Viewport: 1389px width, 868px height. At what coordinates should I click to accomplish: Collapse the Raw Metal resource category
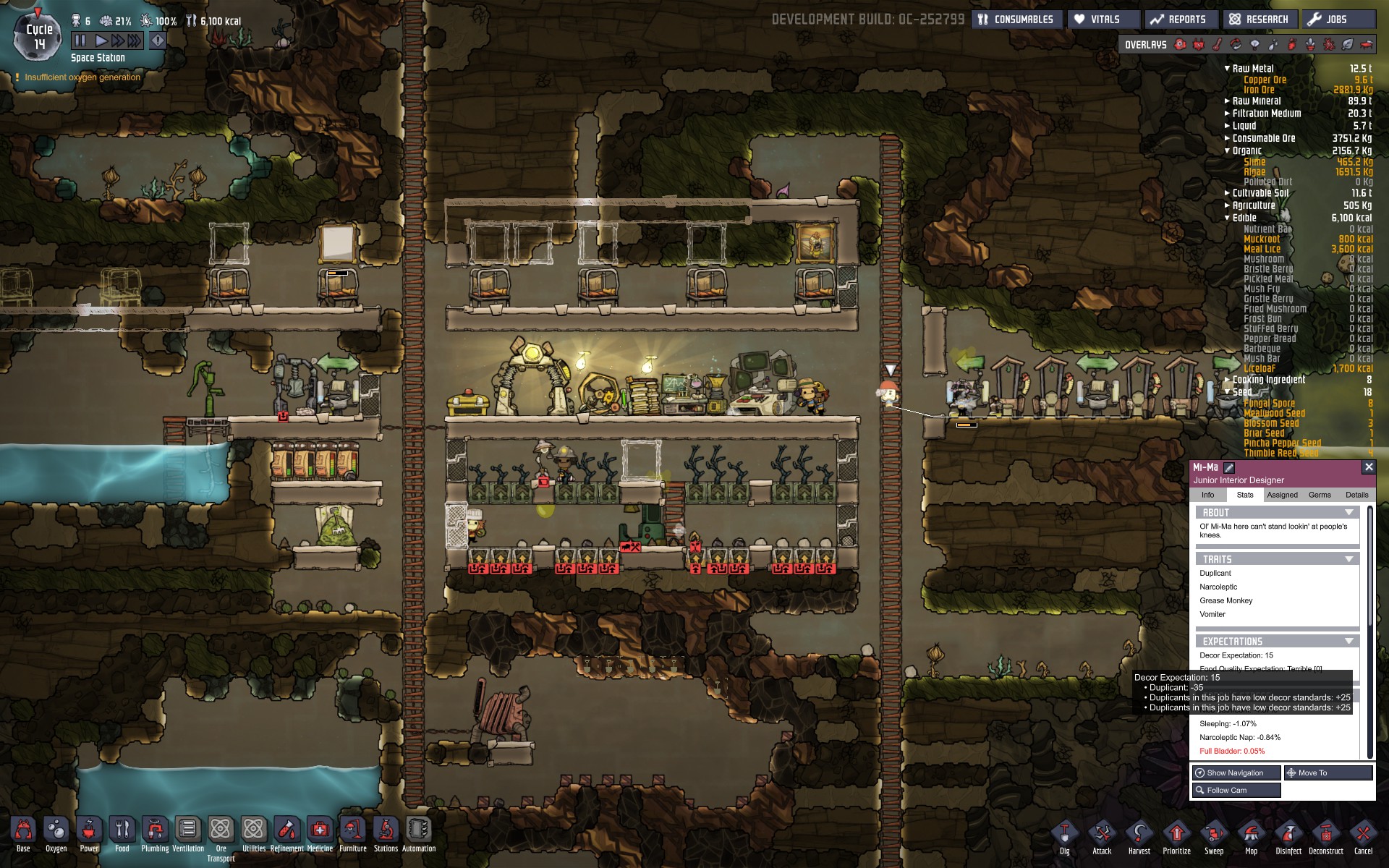coord(1227,69)
